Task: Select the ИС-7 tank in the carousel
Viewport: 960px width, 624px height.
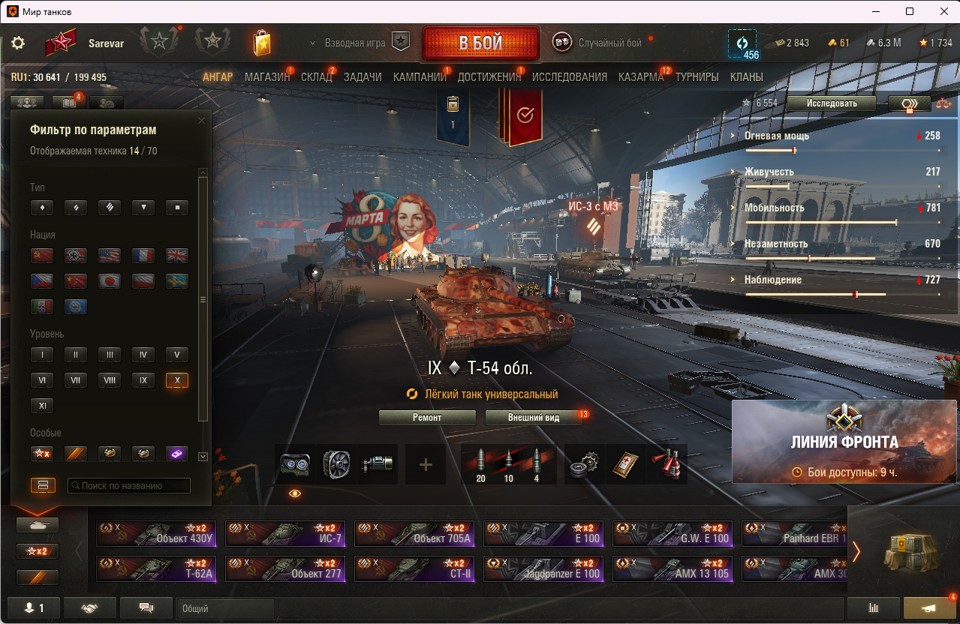Action: point(285,533)
